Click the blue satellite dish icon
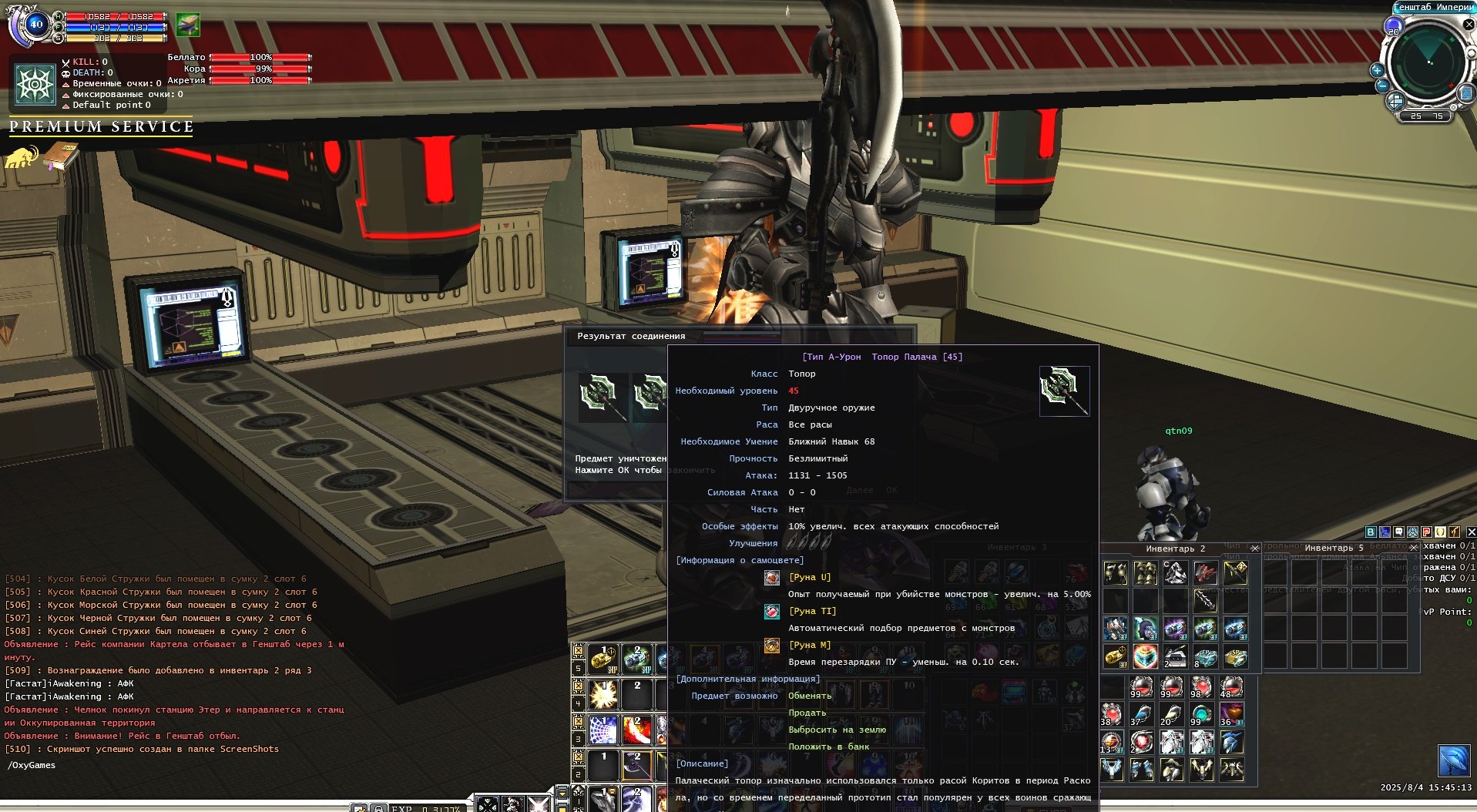 pos(1454,761)
